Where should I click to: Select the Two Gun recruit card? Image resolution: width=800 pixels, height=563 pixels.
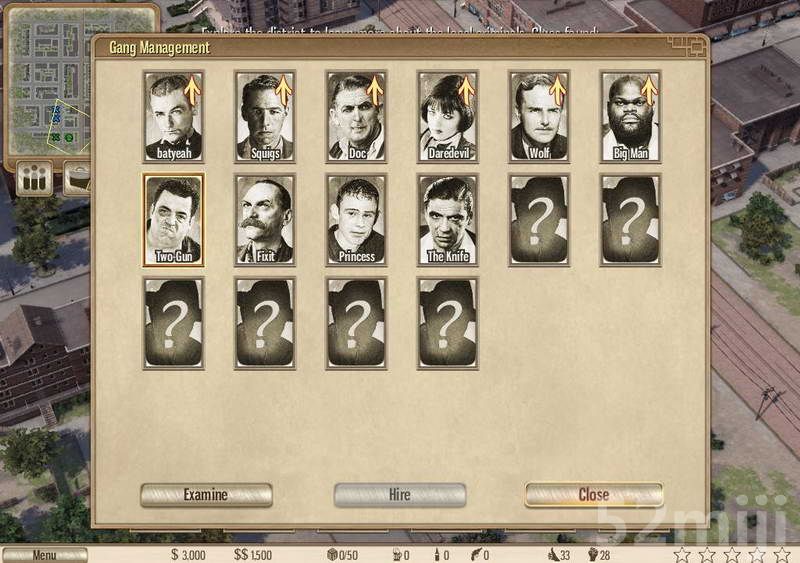click(x=173, y=220)
